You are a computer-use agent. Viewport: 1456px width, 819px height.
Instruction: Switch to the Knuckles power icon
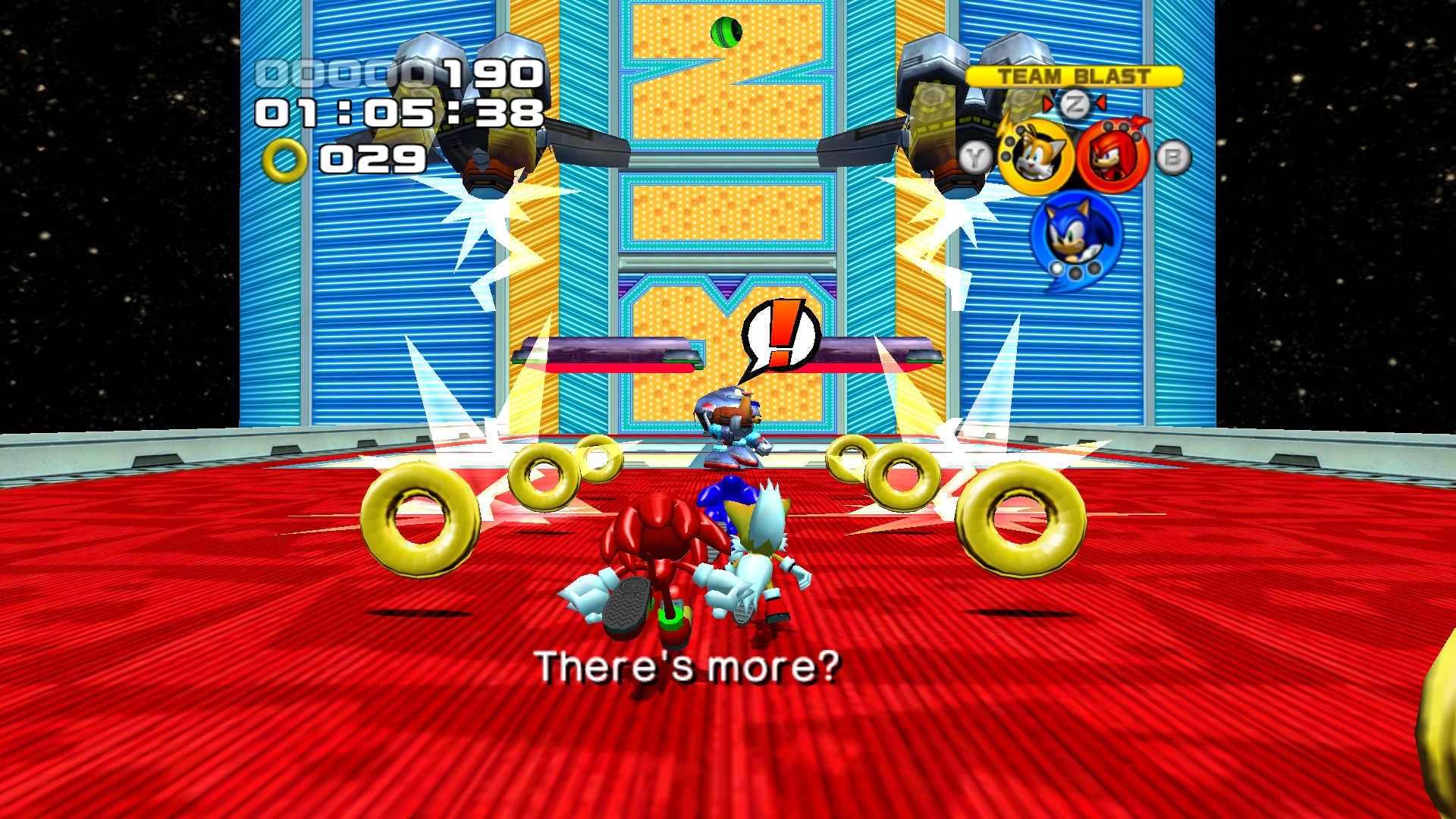(x=1113, y=157)
